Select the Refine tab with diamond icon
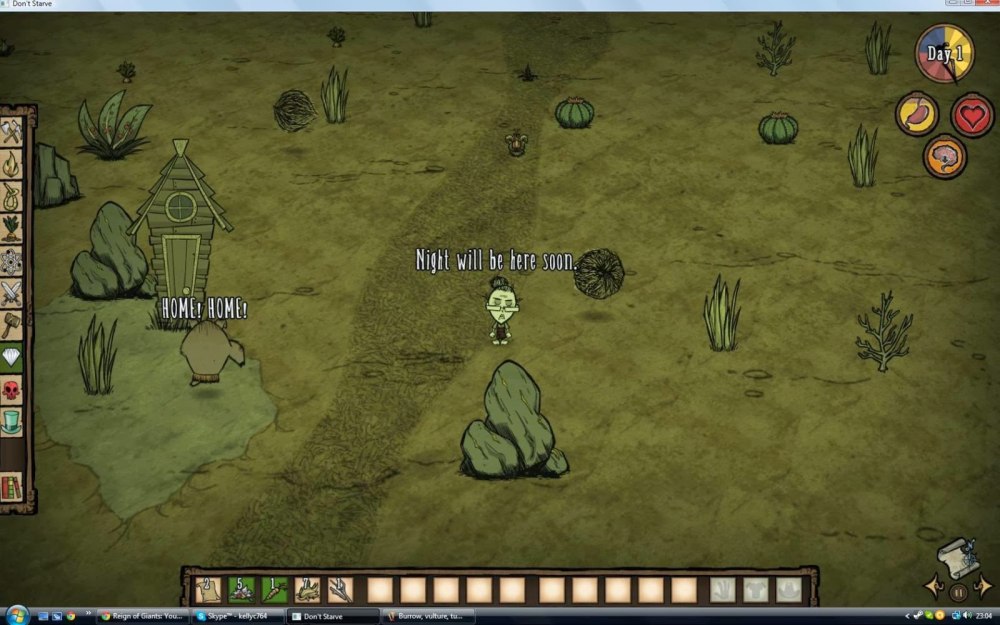 [x=12, y=358]
